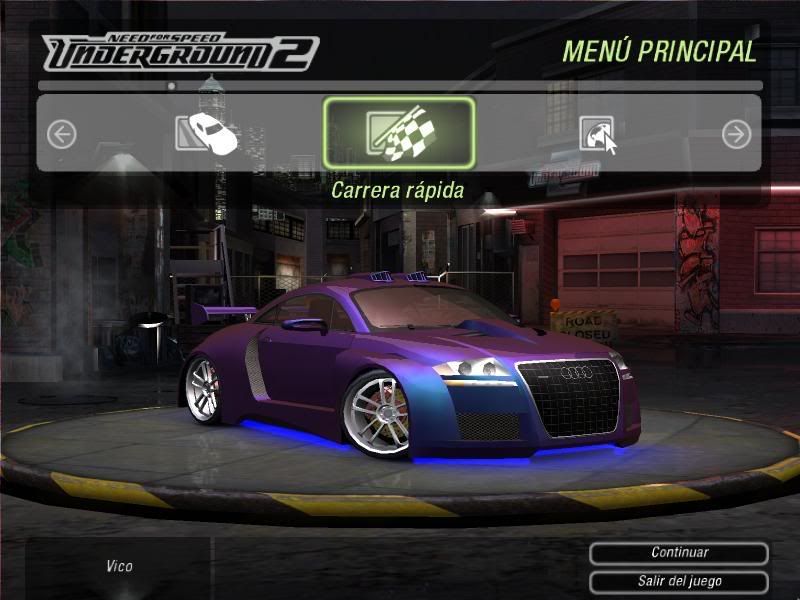Exit via the Salir del juego button
Screen dimensions: 800x600
(x=679, y=581)
